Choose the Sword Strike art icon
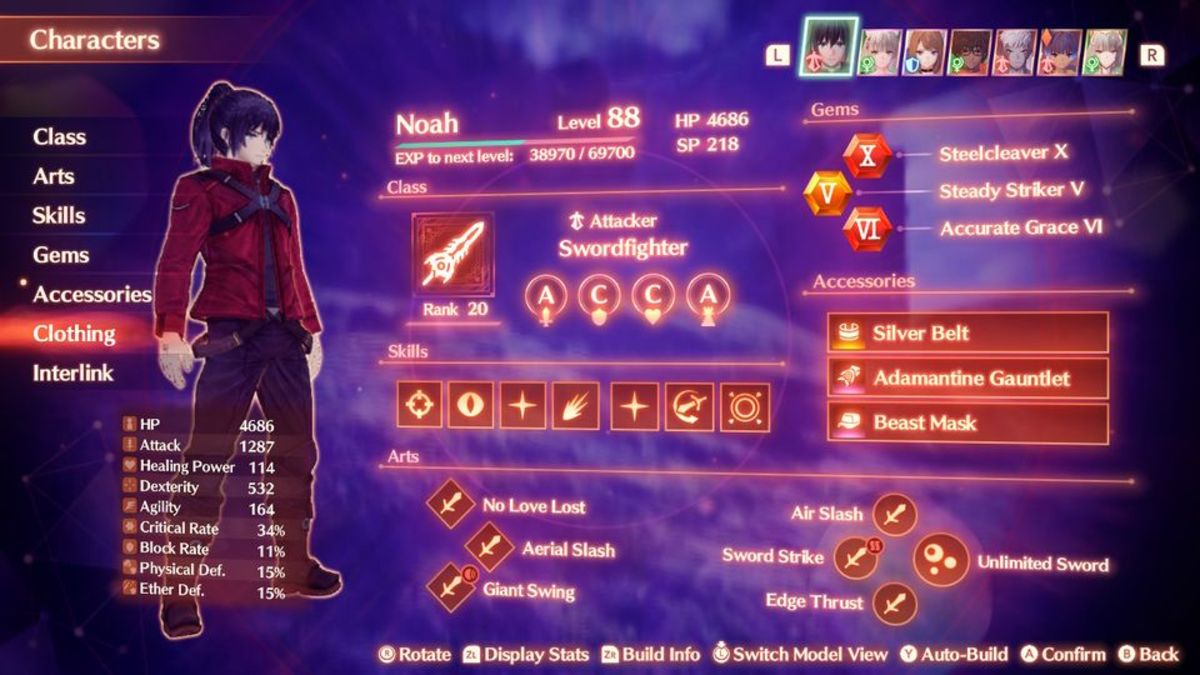1200x675 pixels. 855,557
